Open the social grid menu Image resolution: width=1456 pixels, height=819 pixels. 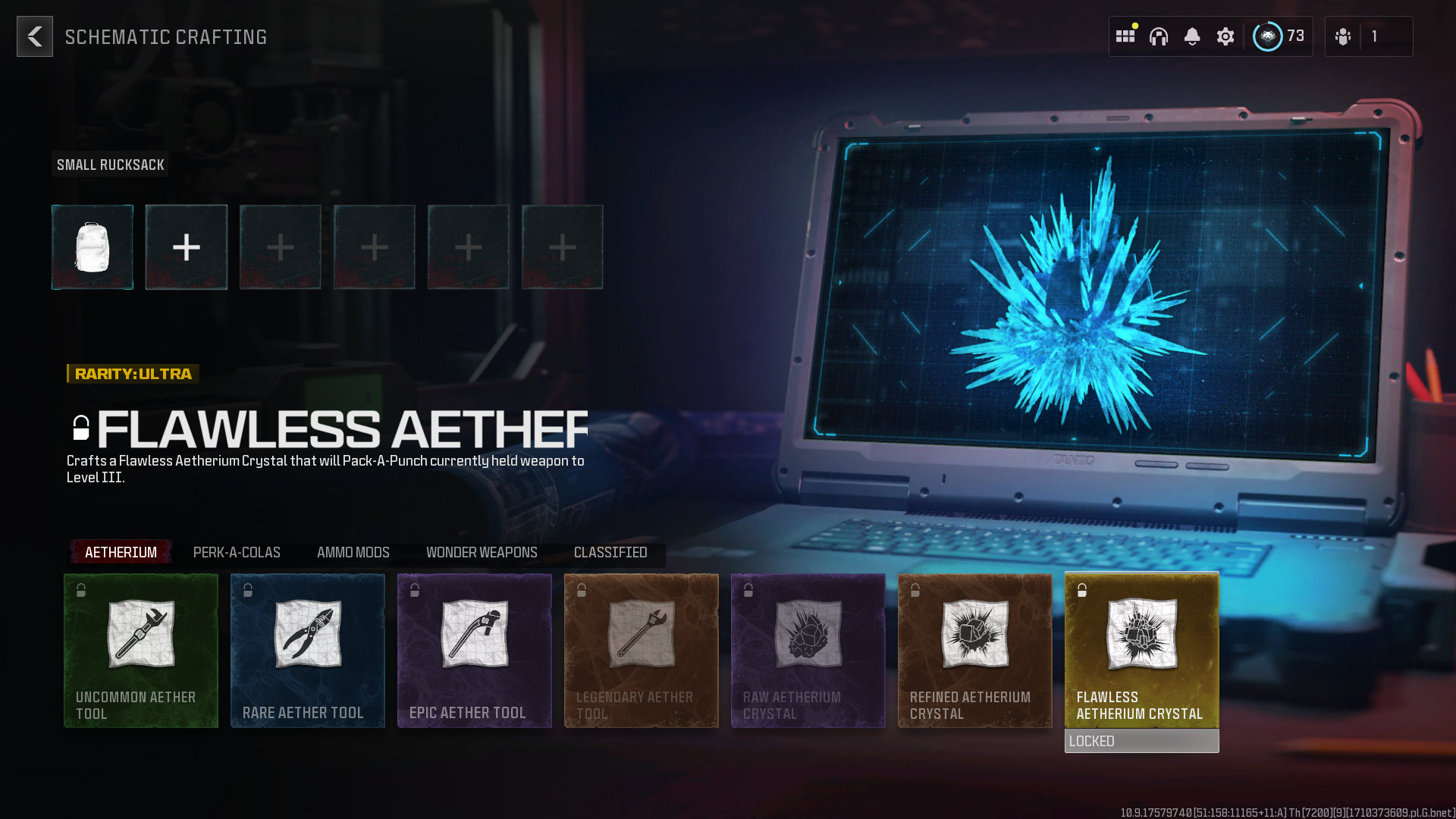click(x=1125, y=36)
